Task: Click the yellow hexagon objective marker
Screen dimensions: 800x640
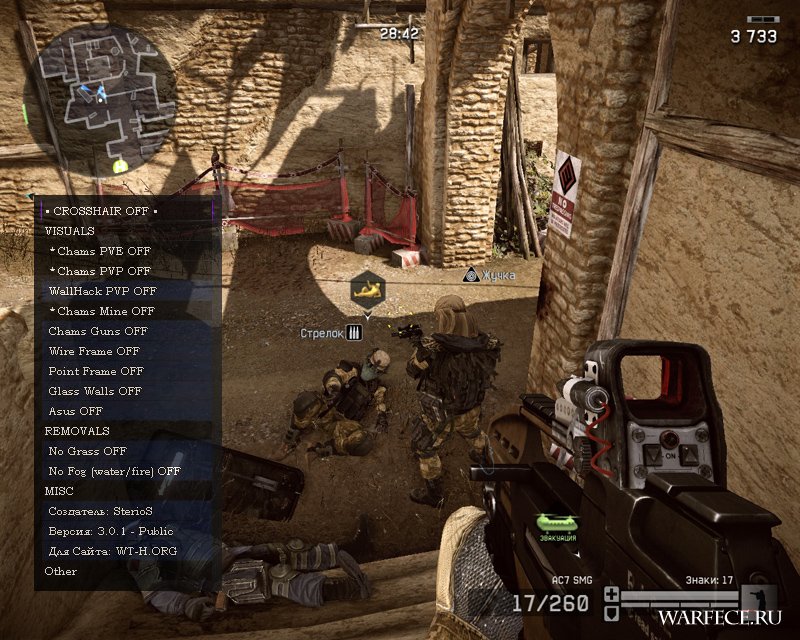Action: (368, 289)
